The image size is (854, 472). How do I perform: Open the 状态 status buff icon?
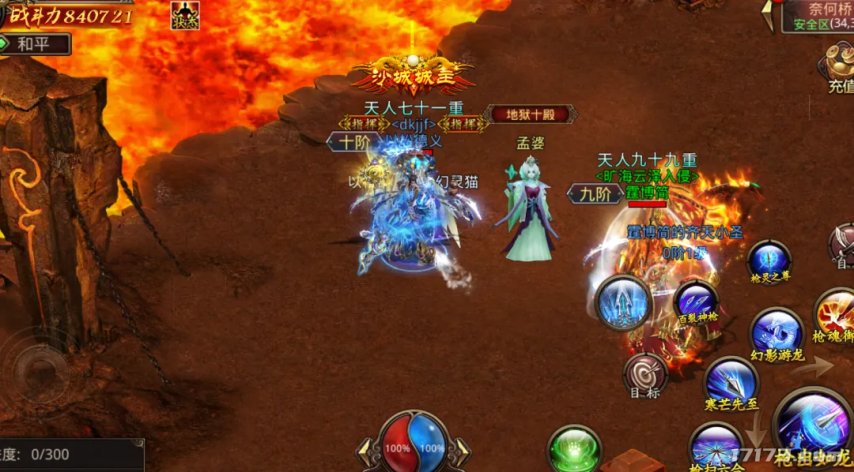click(x=185, y=14)
